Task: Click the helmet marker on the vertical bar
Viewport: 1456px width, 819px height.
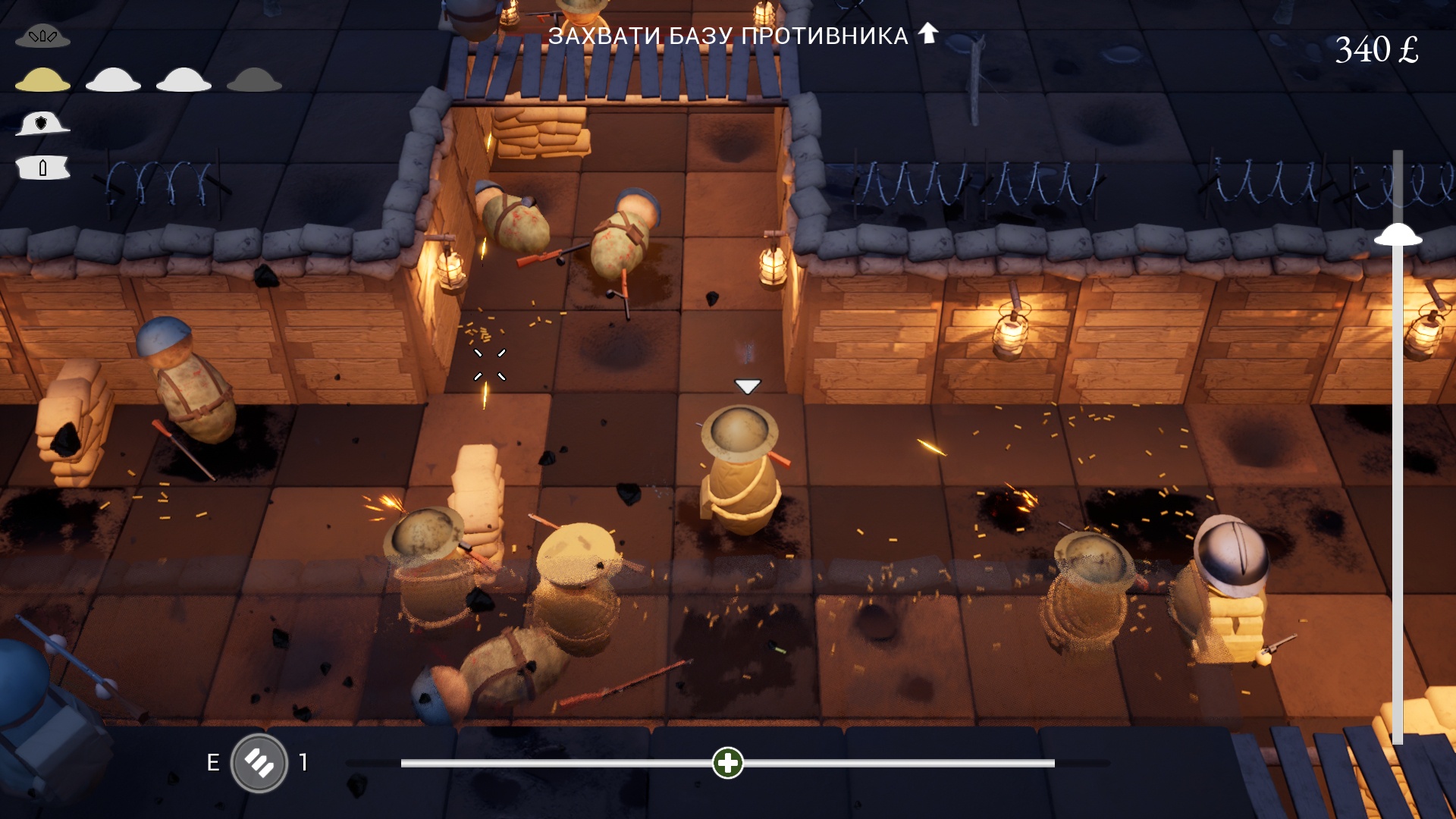Action: (1398, 235)
